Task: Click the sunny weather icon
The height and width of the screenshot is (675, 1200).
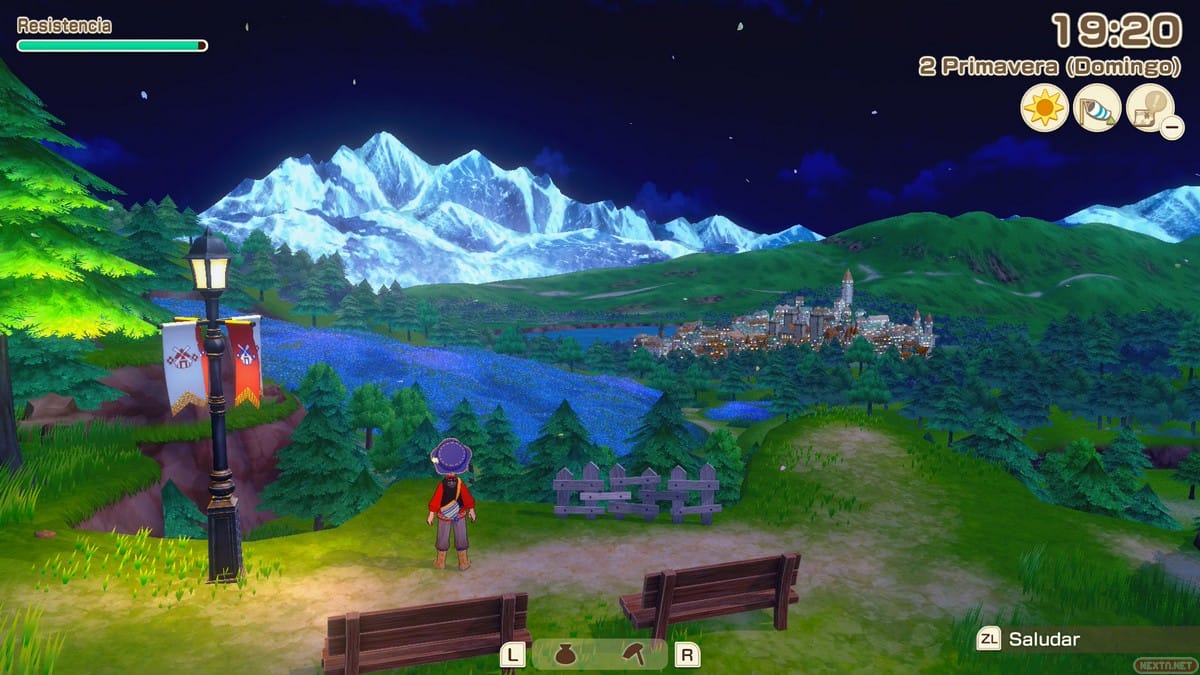Action: (x=1045, y=107)
